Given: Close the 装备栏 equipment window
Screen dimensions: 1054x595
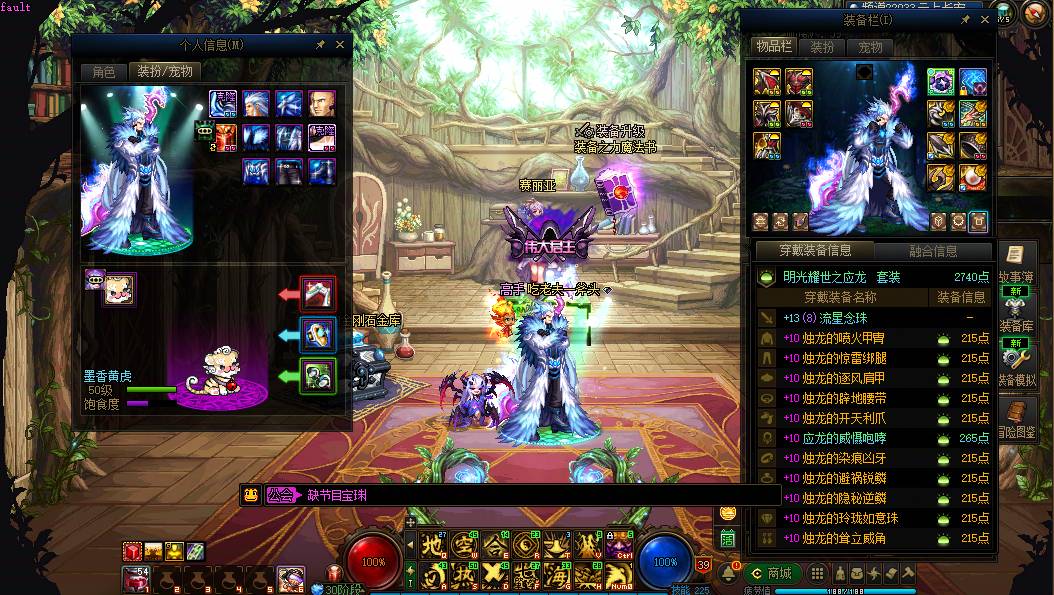Looking at the screenshot, I should coord(984,20).
